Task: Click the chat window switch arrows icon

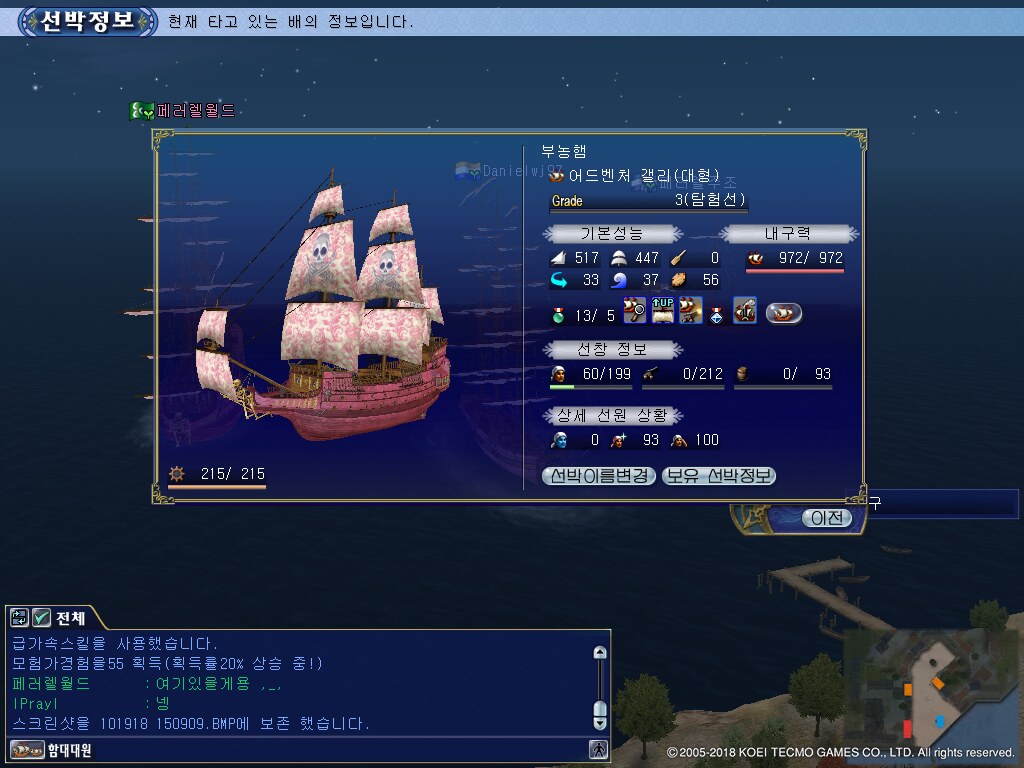Action: pyautogui.click(x=20, y=618)
